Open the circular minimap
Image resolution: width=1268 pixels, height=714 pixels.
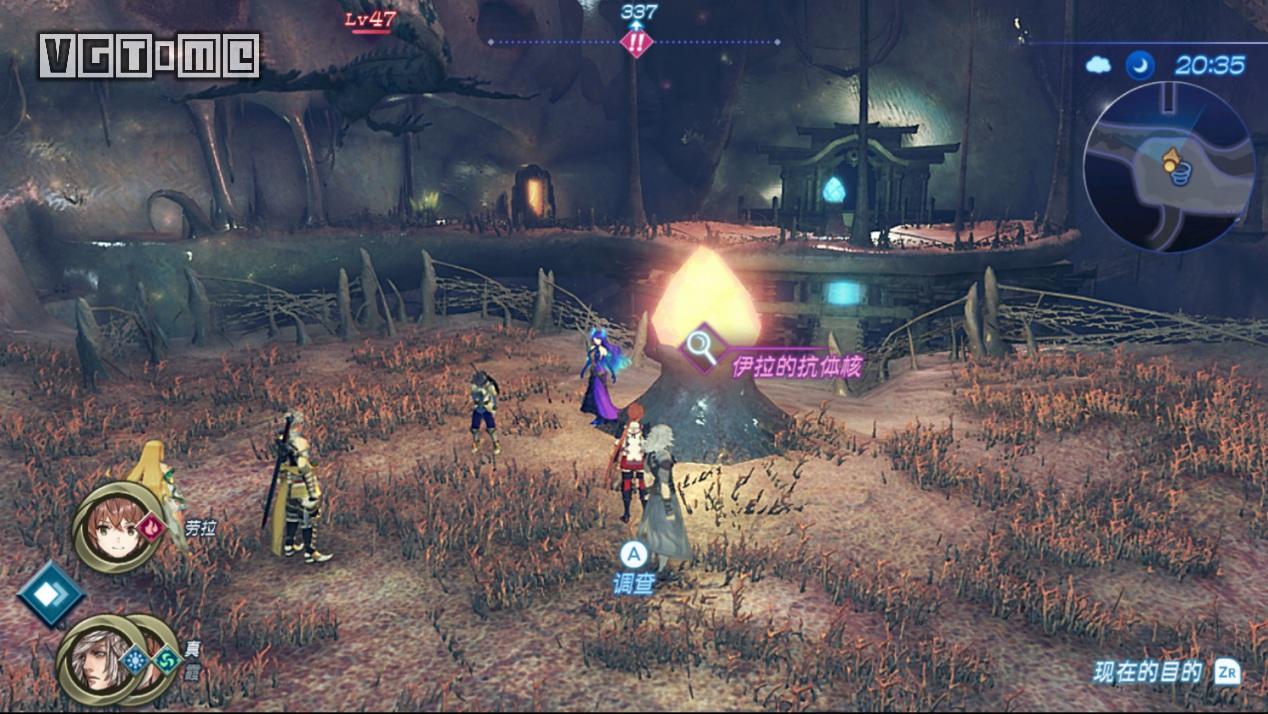tap(1167, 167)
